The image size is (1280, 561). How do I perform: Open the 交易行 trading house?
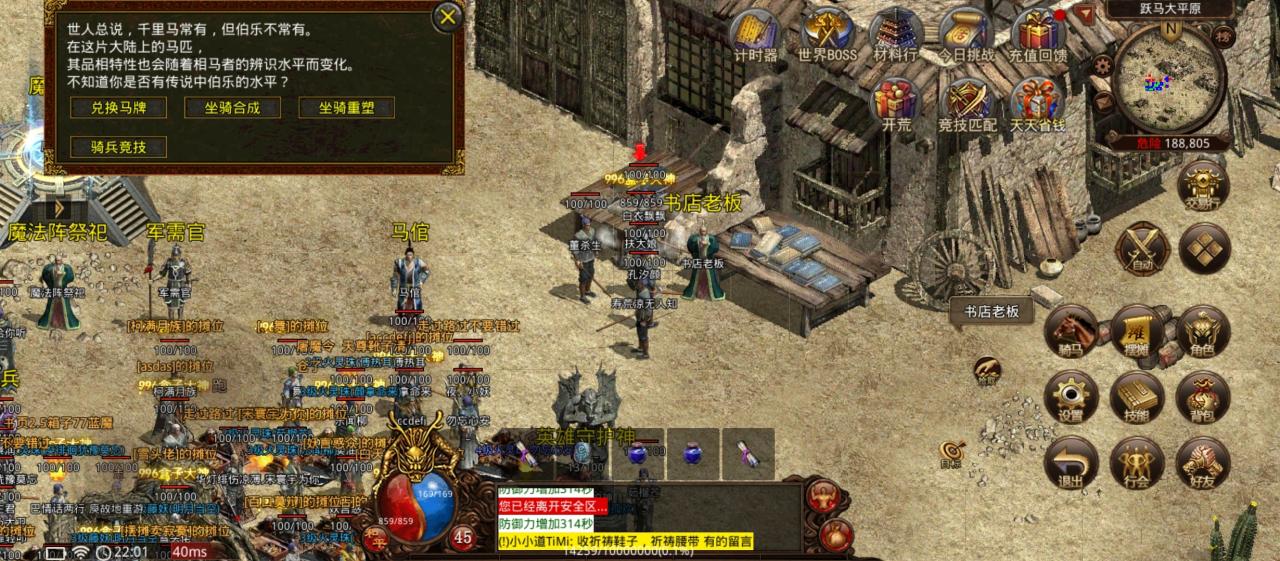click(x=1203, y=184)
